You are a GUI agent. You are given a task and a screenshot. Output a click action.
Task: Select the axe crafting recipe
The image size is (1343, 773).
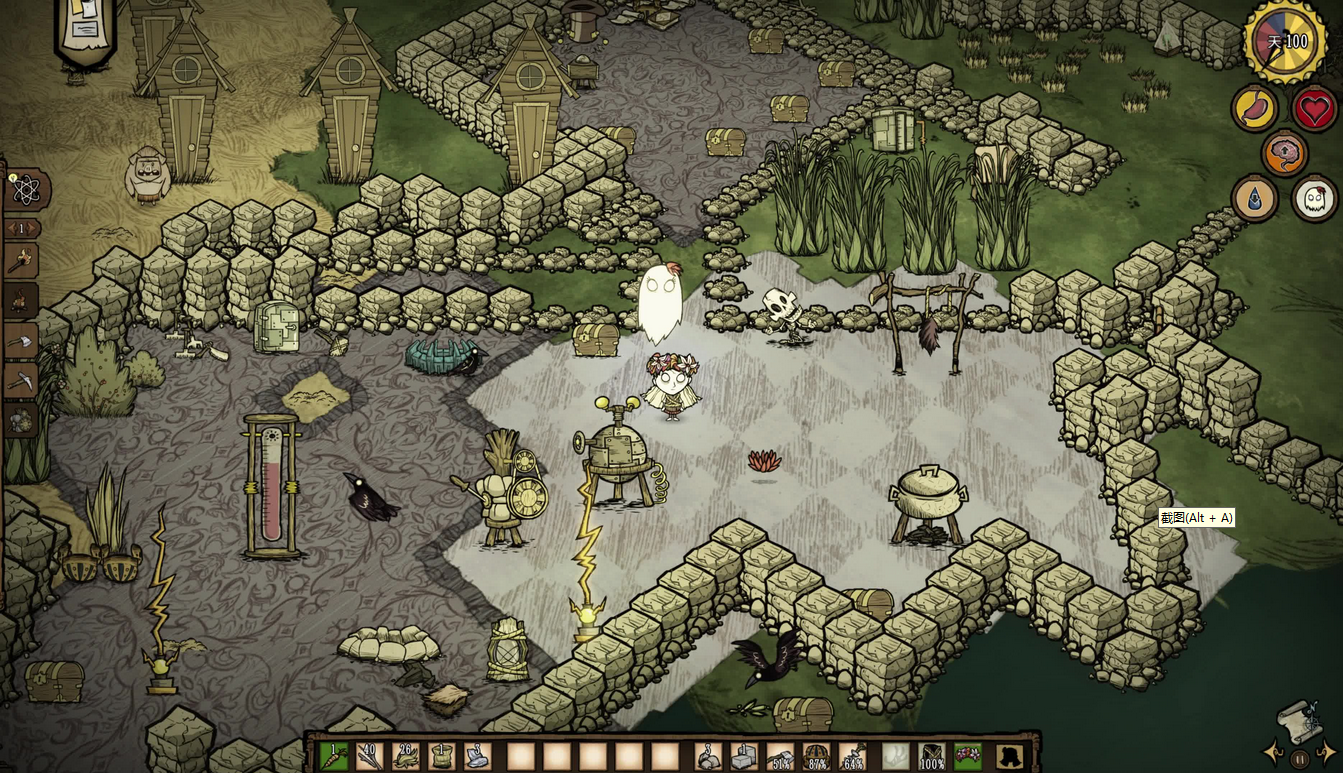coord(20,341)
